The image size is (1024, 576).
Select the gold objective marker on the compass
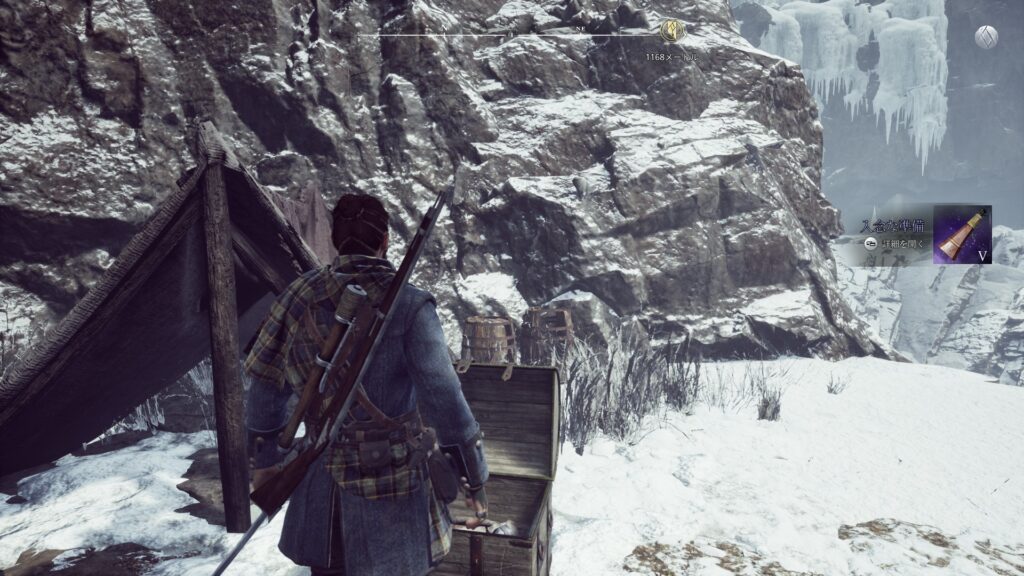pos(672,31)
